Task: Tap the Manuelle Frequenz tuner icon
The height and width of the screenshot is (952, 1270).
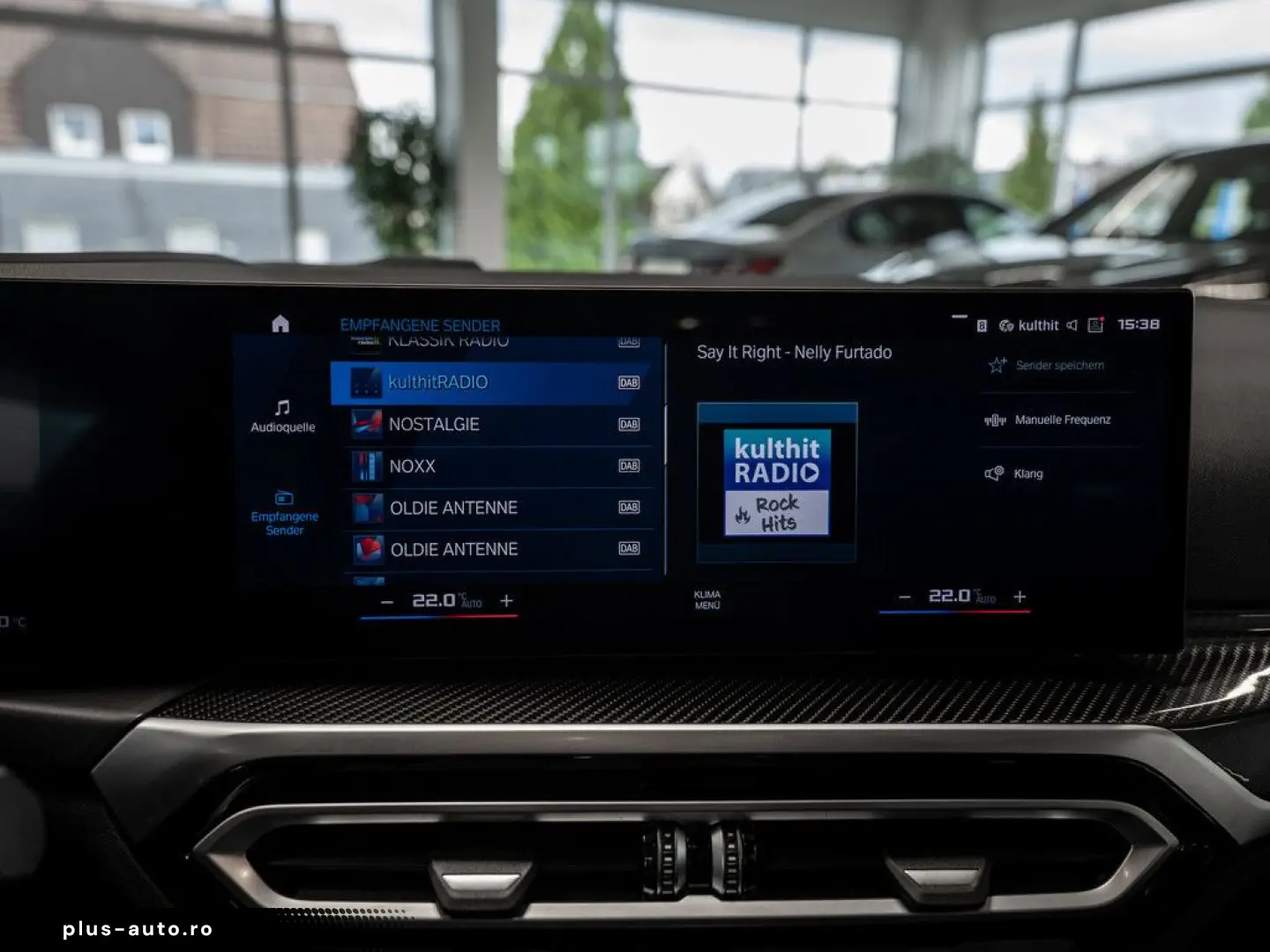Action: (x=994, y=420)
